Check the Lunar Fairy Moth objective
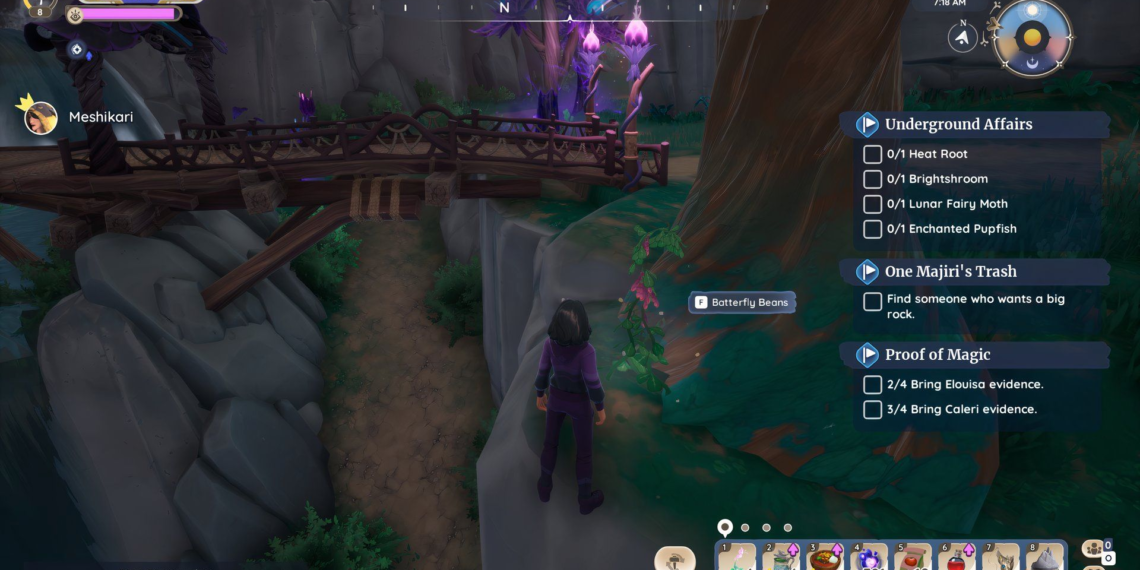 pos(872,204)
